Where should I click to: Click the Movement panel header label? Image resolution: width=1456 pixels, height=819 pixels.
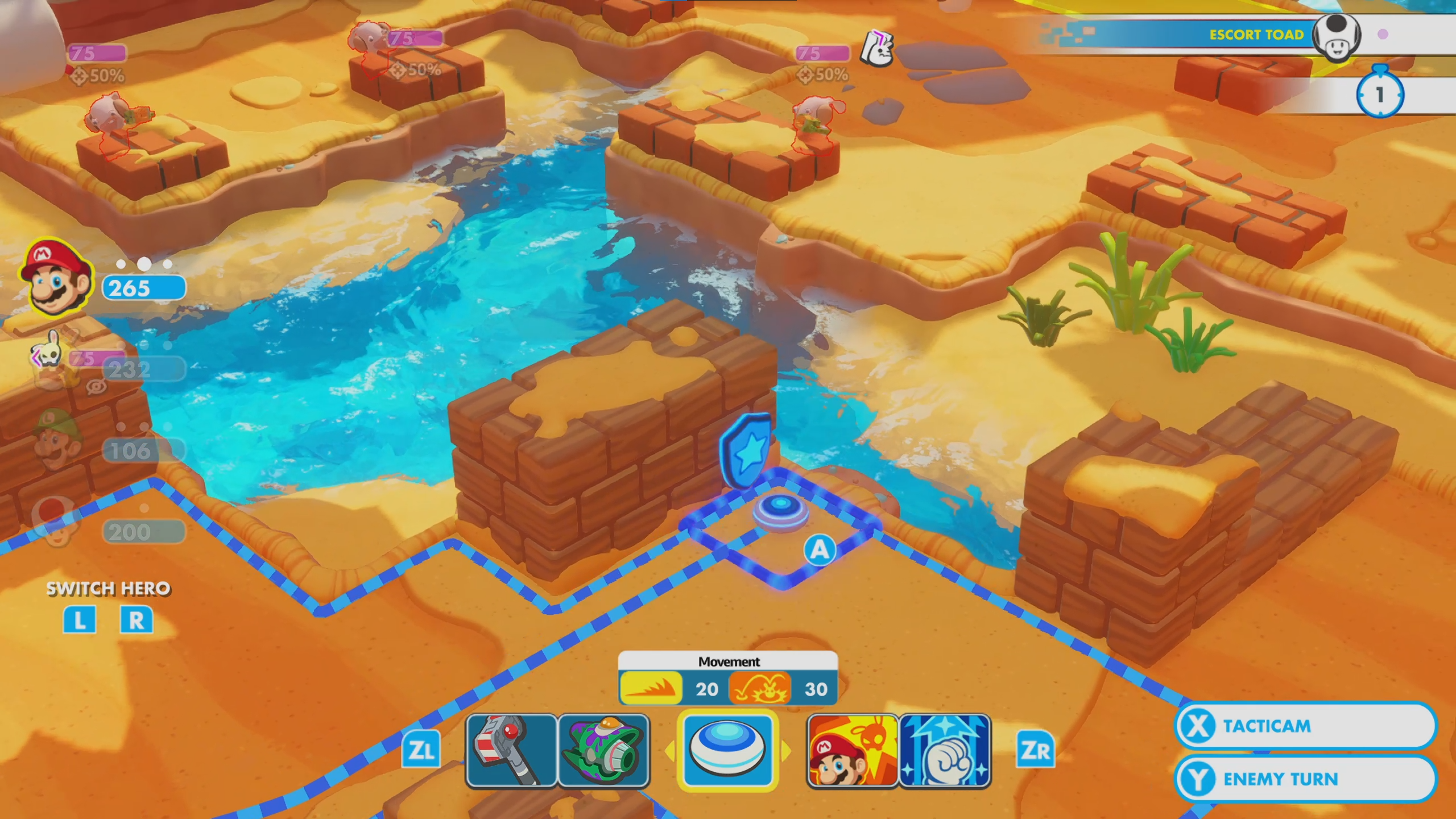[x=729, y=661]
